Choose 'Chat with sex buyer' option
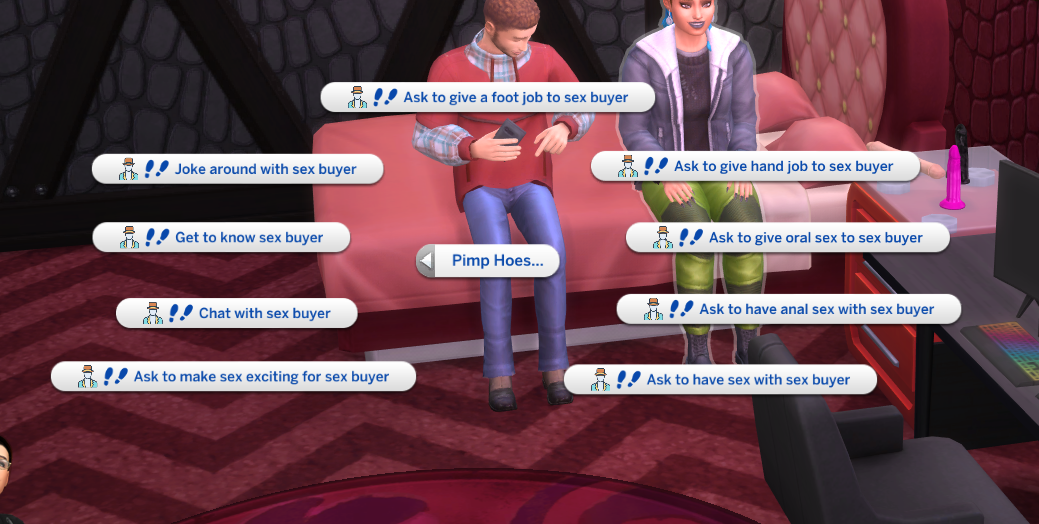The height and width of the screenshot is (524, 1039). [x=237, y=313]
